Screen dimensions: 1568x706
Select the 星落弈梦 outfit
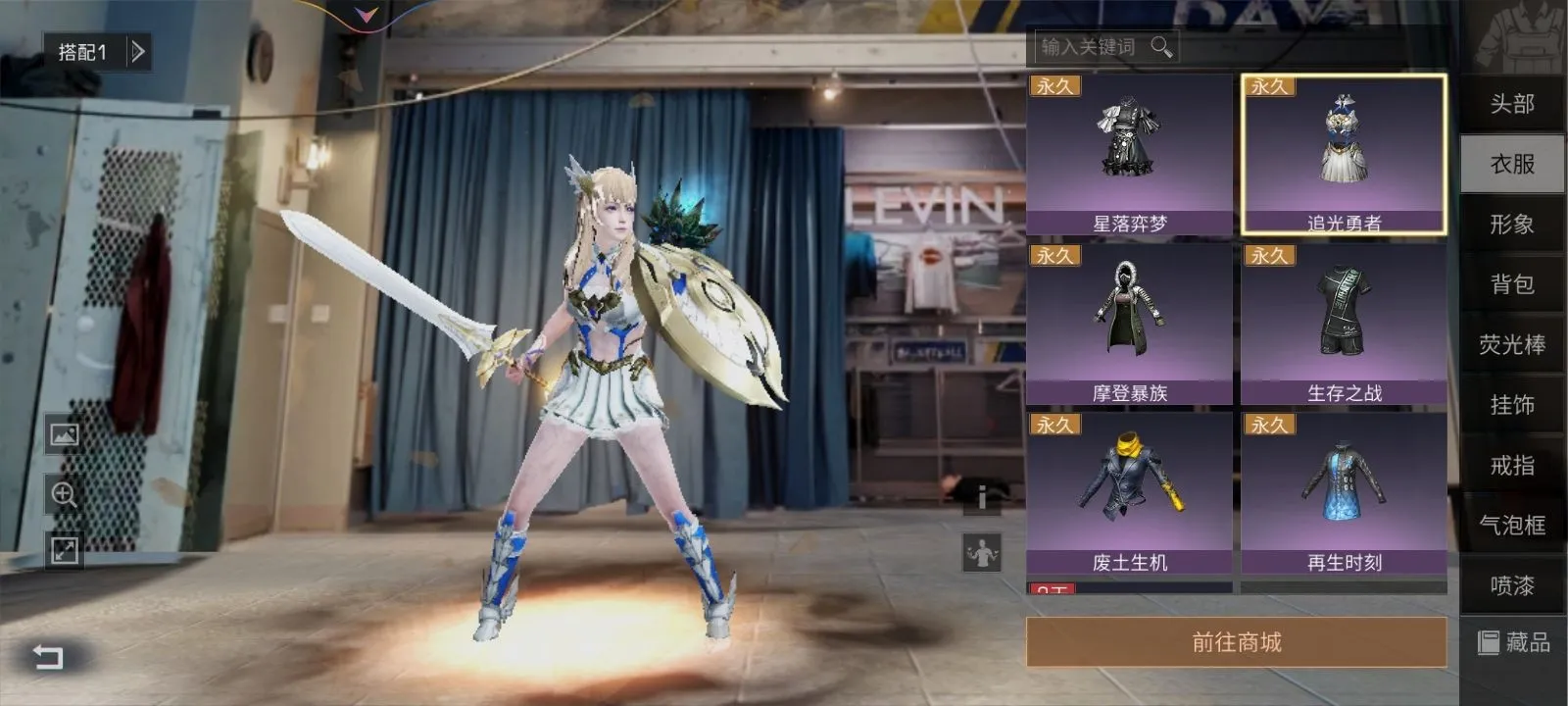(x=1129, y=155)
